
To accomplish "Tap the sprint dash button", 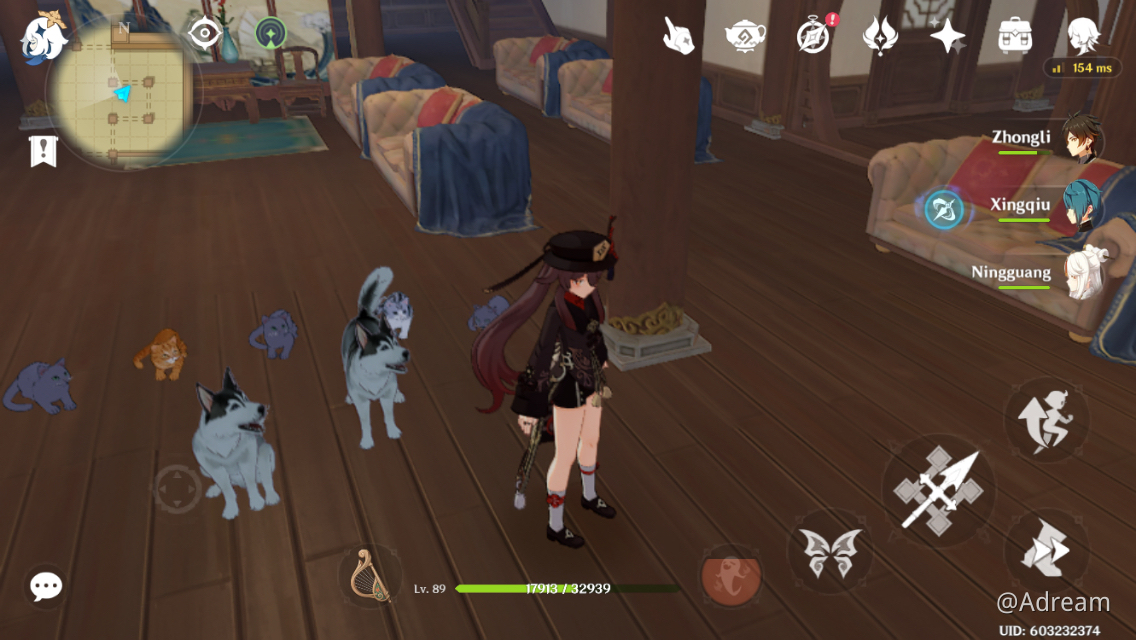I will [1047, 550].
